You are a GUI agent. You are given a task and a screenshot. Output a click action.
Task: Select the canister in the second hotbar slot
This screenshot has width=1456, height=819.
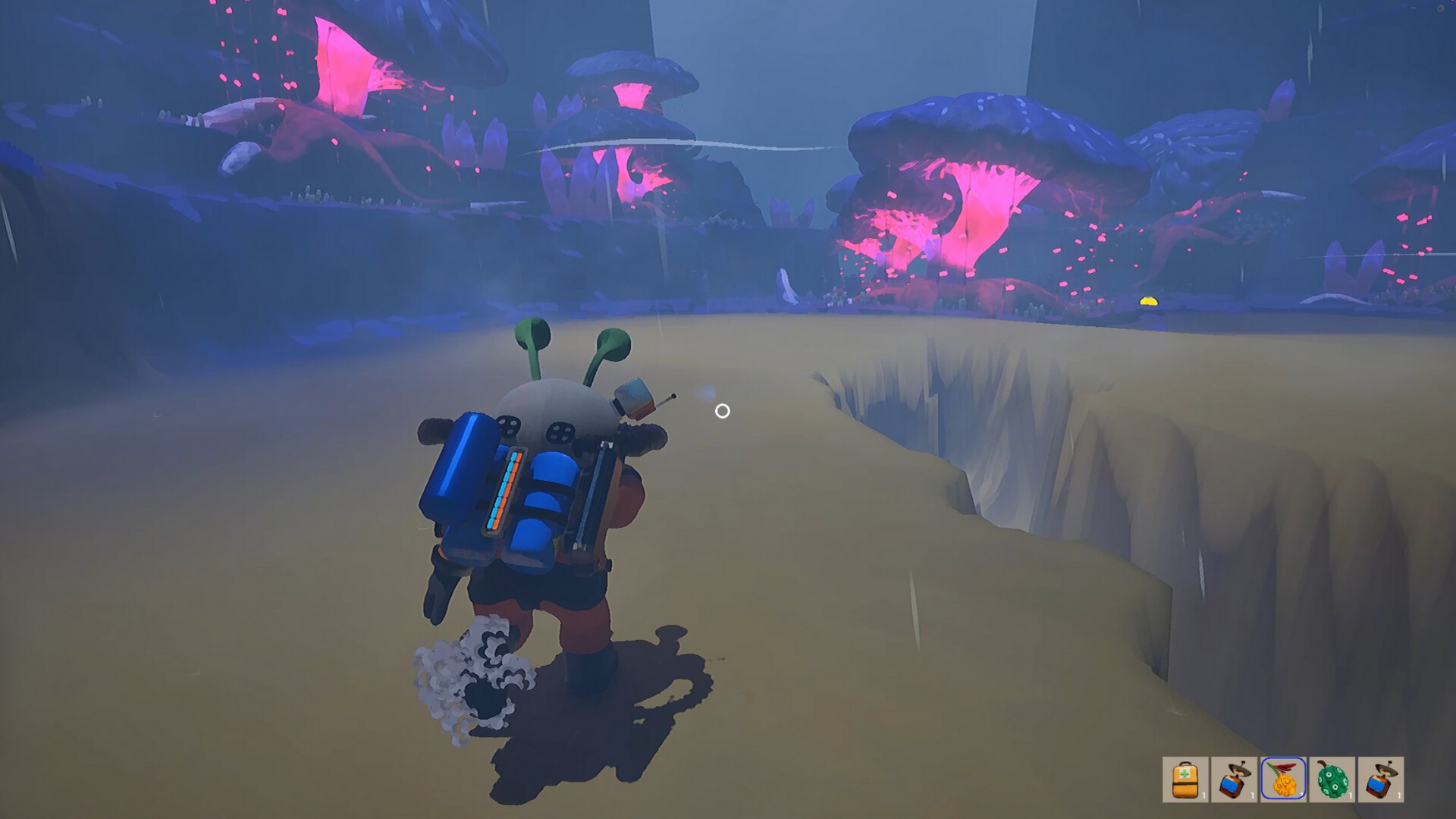[x=1233, y=780]
